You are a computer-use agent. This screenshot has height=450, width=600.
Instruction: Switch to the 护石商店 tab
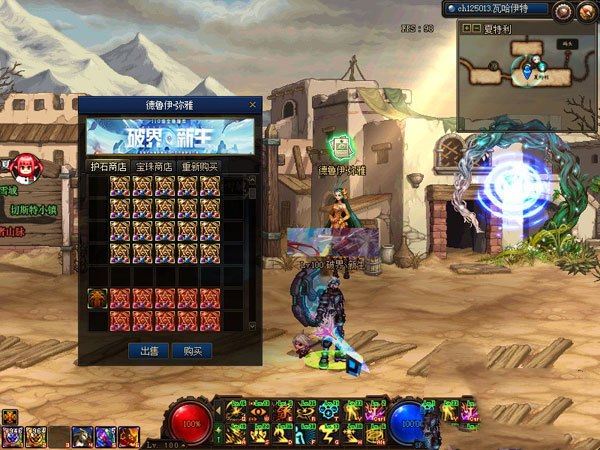click(110, 166)
